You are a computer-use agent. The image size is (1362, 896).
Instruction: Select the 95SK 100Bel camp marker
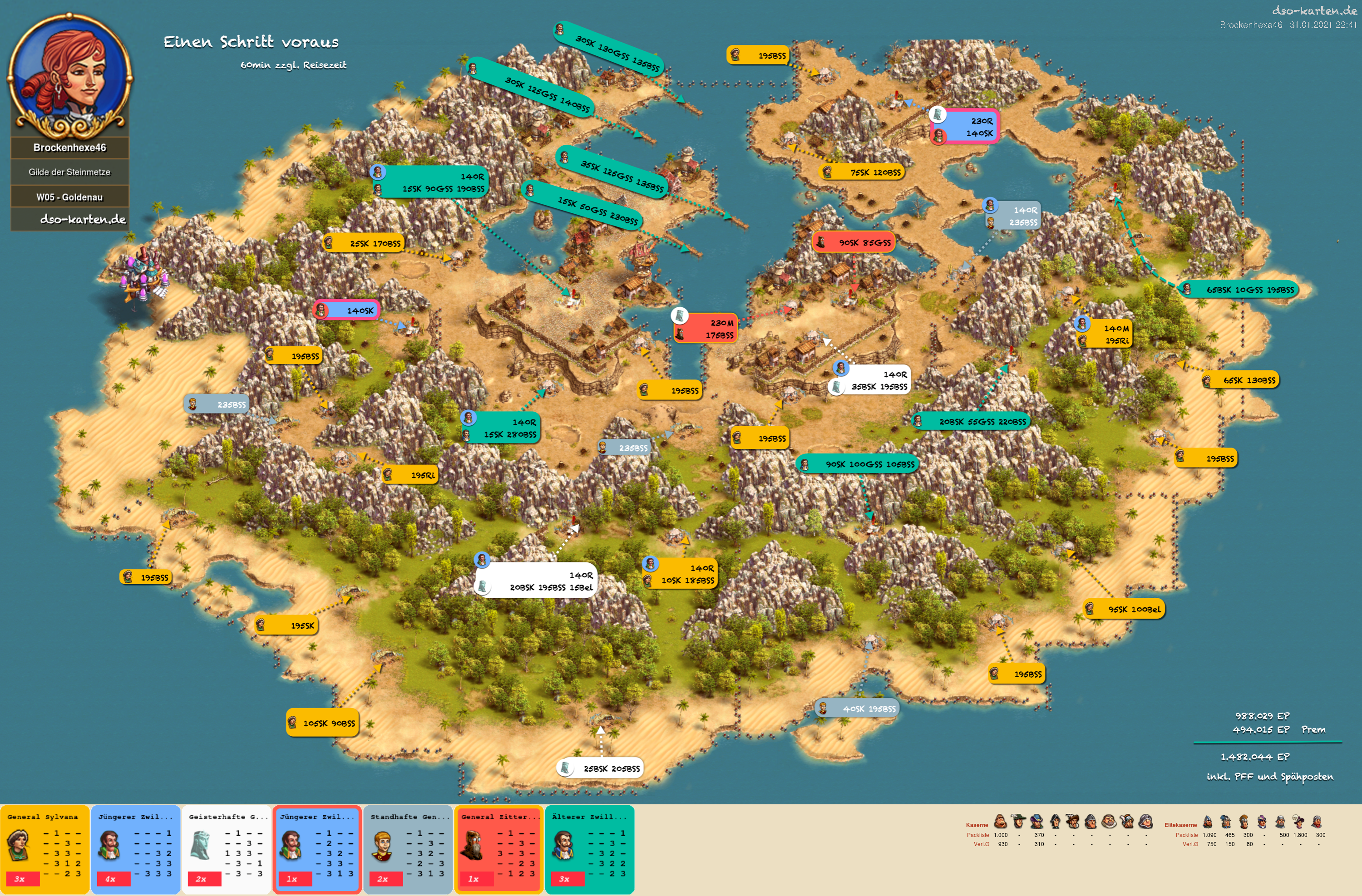point(1124,609)
